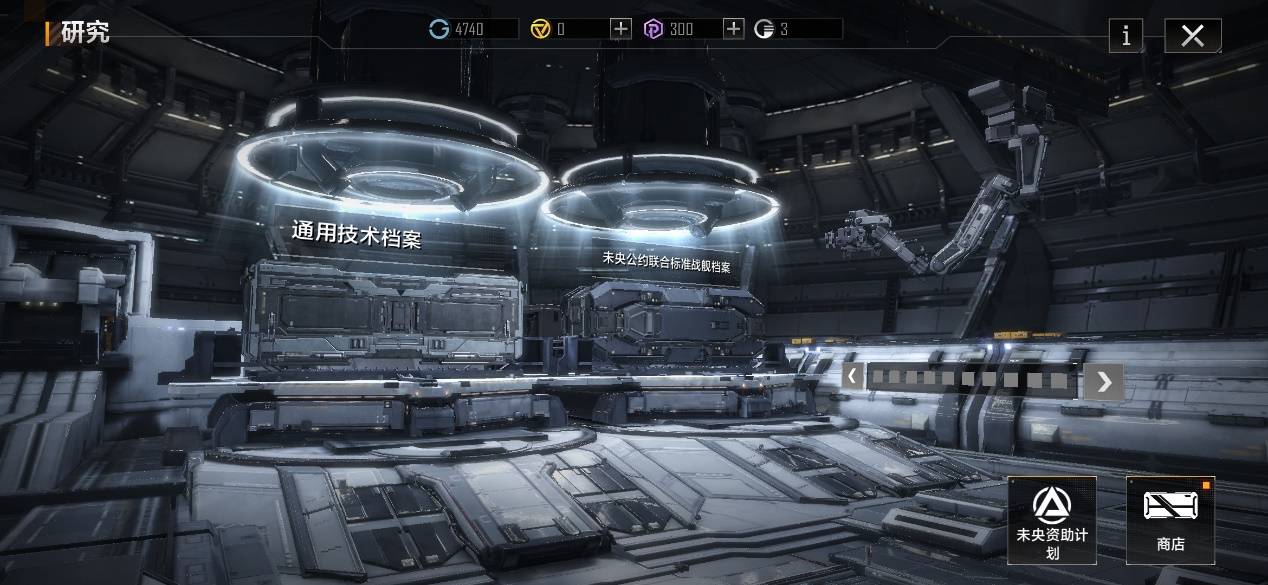Open the info panel via the i button
The image size is (1268, 585).
coord(1126,36)
